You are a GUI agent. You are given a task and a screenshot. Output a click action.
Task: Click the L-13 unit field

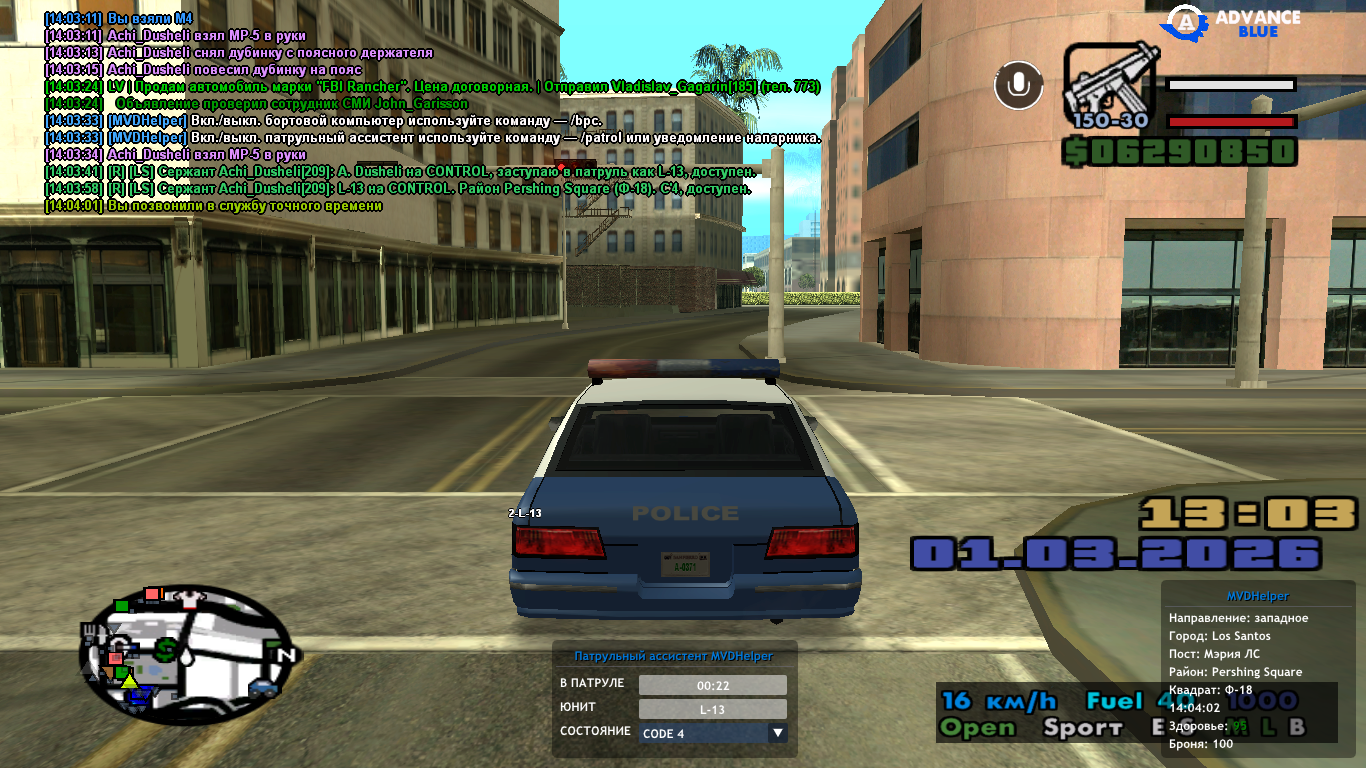coord(712,709)
